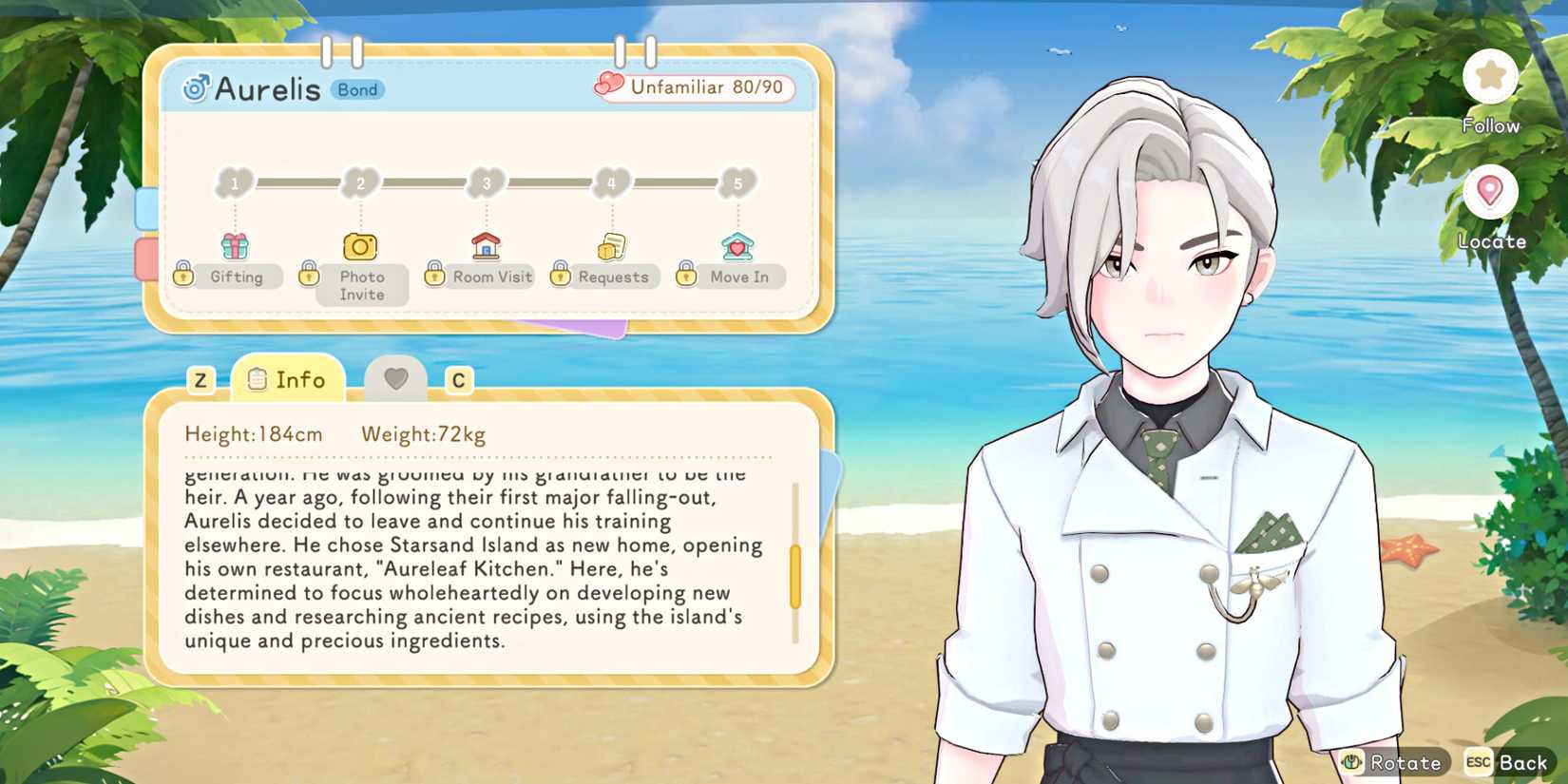The height and width of the screenshot is (784, 1568).
Task: Click the Room Visit house icon
Action: click(487, 245)
